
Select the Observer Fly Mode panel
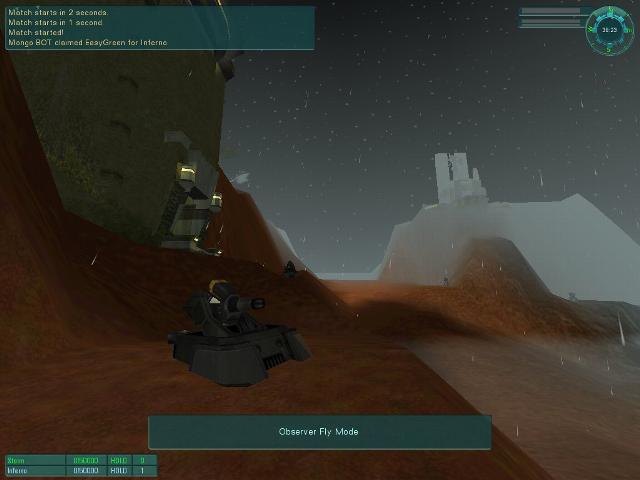[x=319, y=432]
